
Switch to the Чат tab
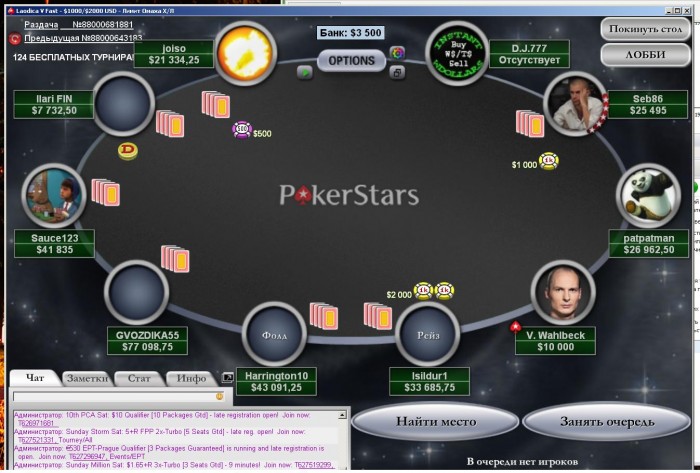coord(35,378)
